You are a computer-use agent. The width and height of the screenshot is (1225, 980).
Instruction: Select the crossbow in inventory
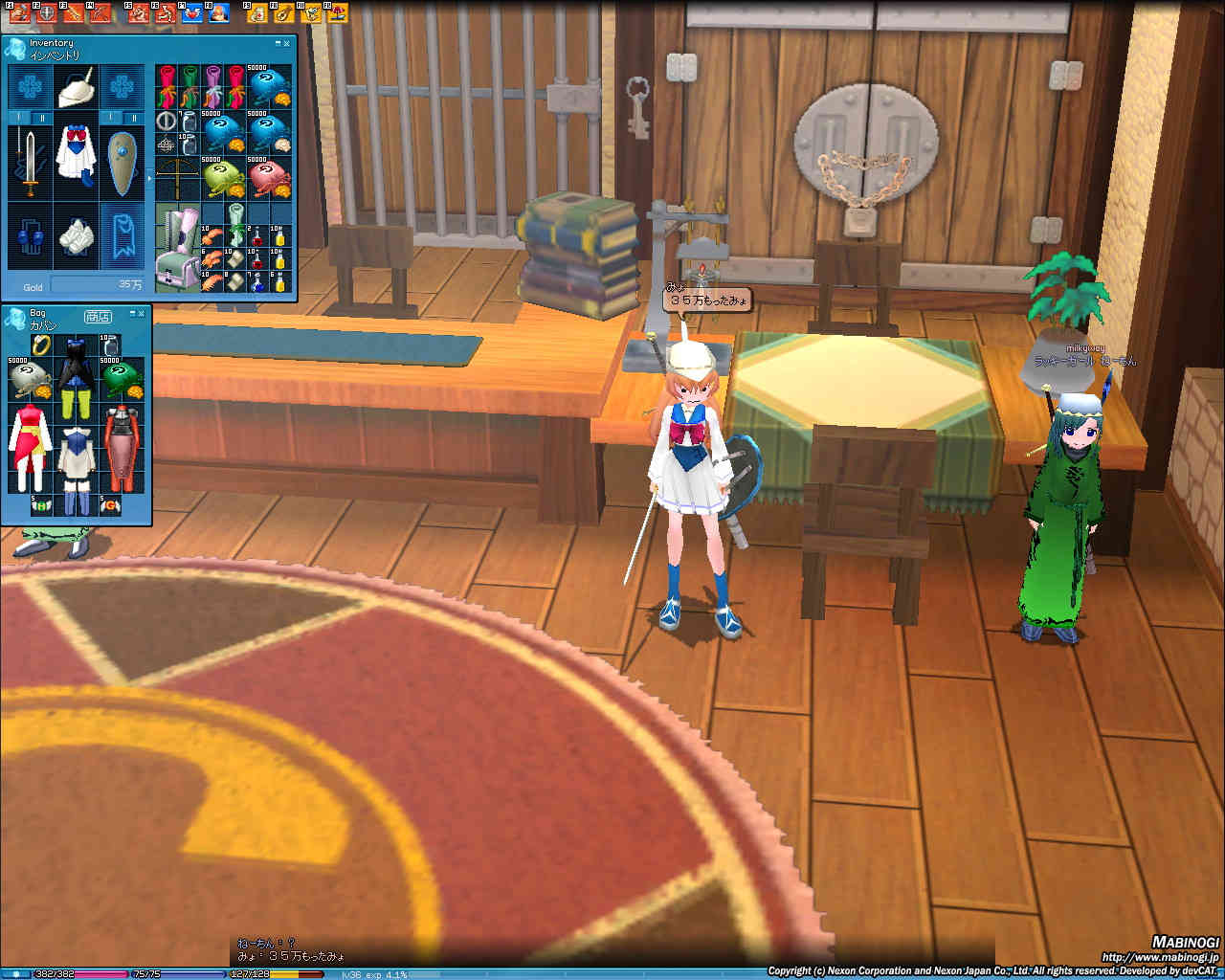[178, 179]
